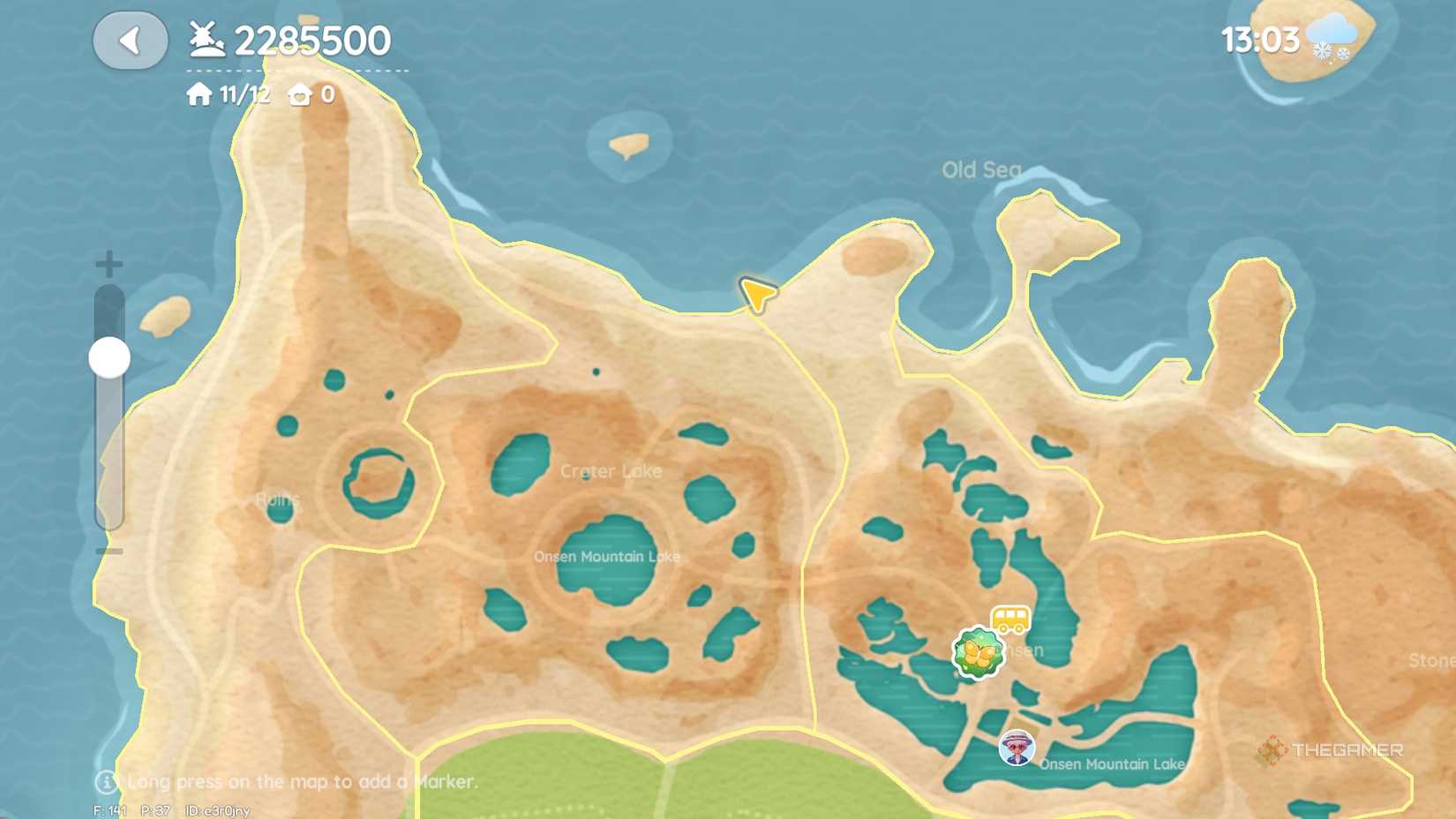Click the circled info icon near the marker hint
Viewport: 1456px width, 819px height.
(106, 781)
